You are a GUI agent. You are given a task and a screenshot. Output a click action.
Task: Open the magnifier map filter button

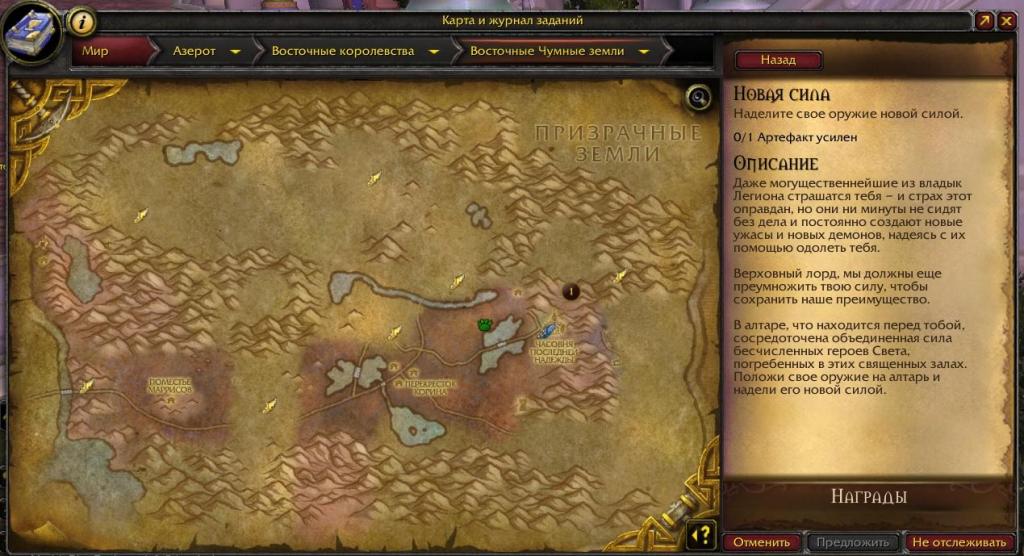click(x=698, y=97)
